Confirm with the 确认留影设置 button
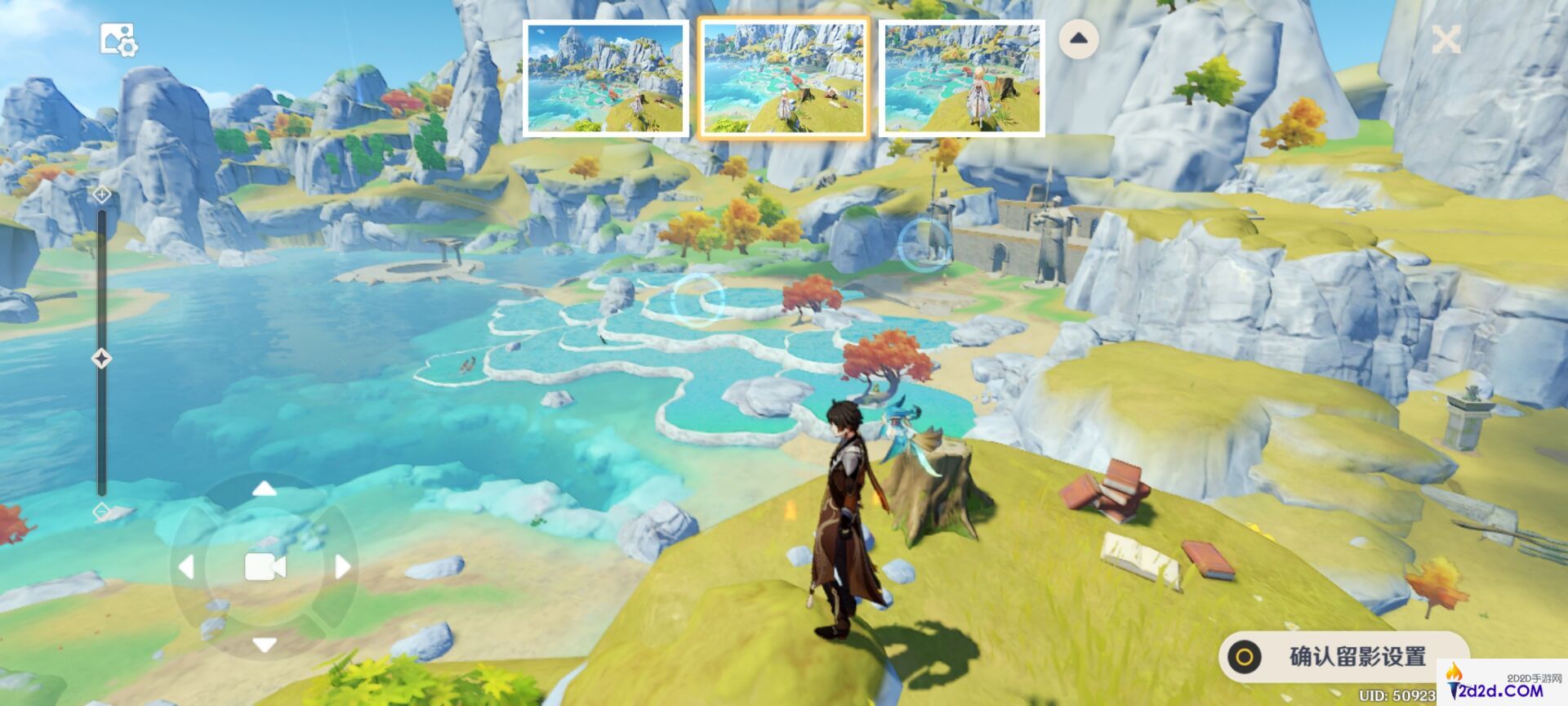Viewport: 1568px width, 706px height. tap(1342, 656)
